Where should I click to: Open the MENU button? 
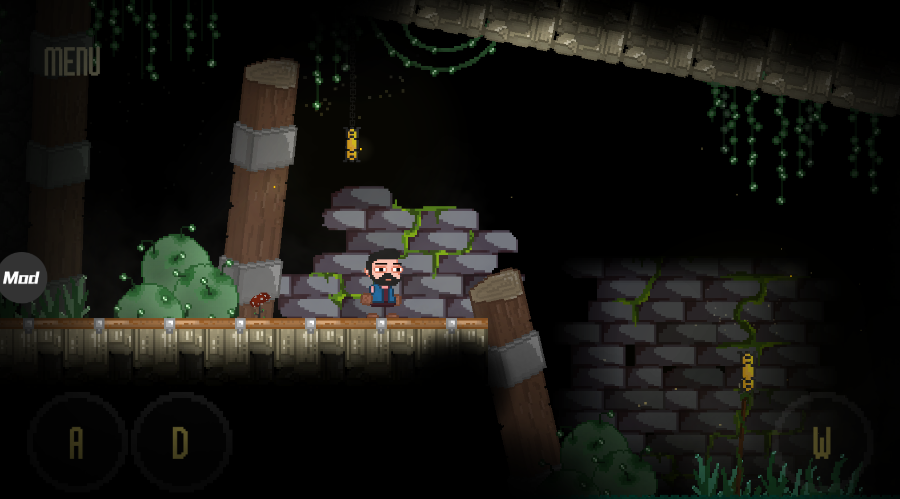pyautogui.click(x=72, y=62)
